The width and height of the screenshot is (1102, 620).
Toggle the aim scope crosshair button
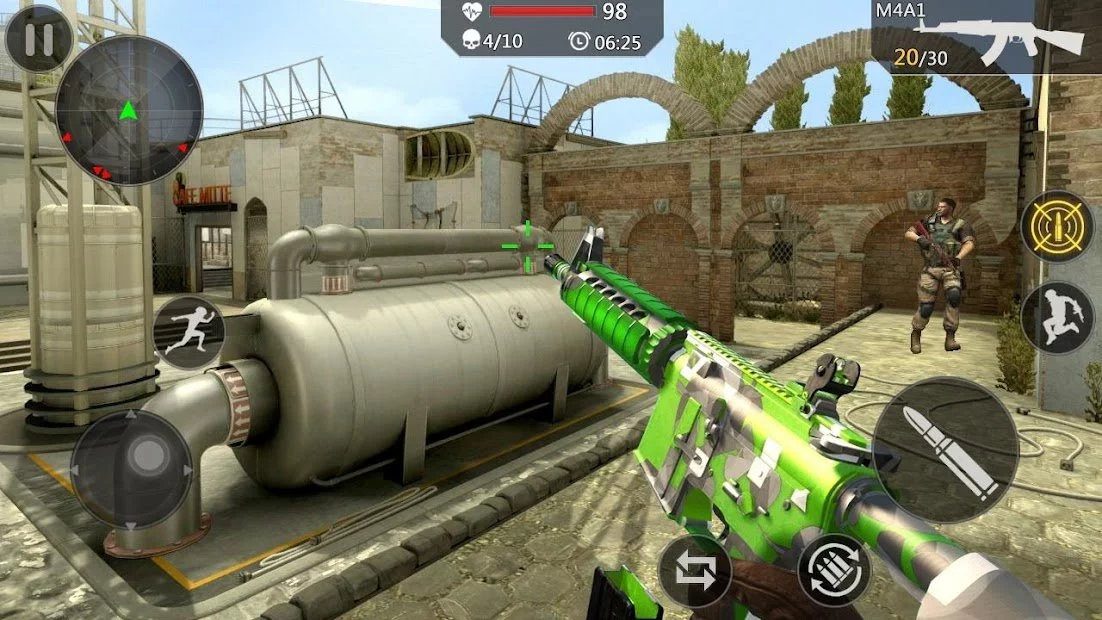click(1057, 227)
